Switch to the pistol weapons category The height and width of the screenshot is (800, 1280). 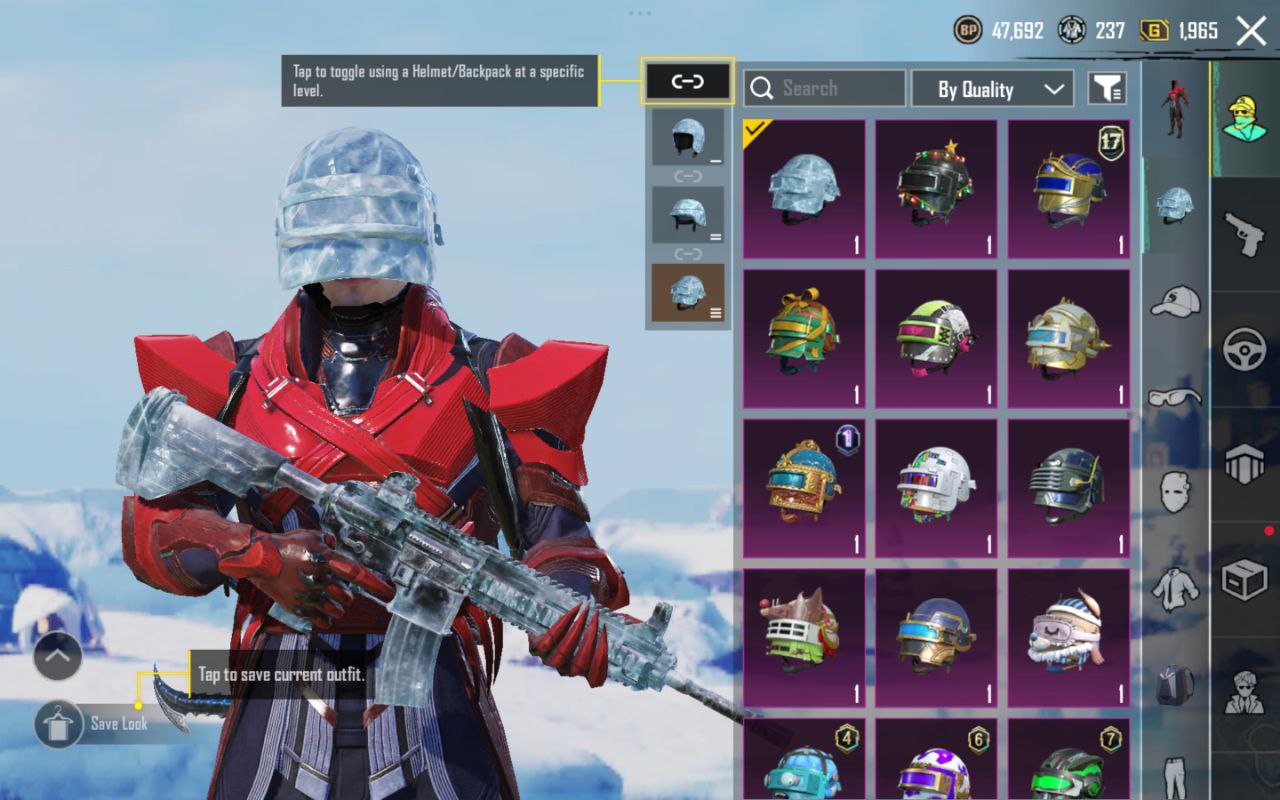point(1245,234)
